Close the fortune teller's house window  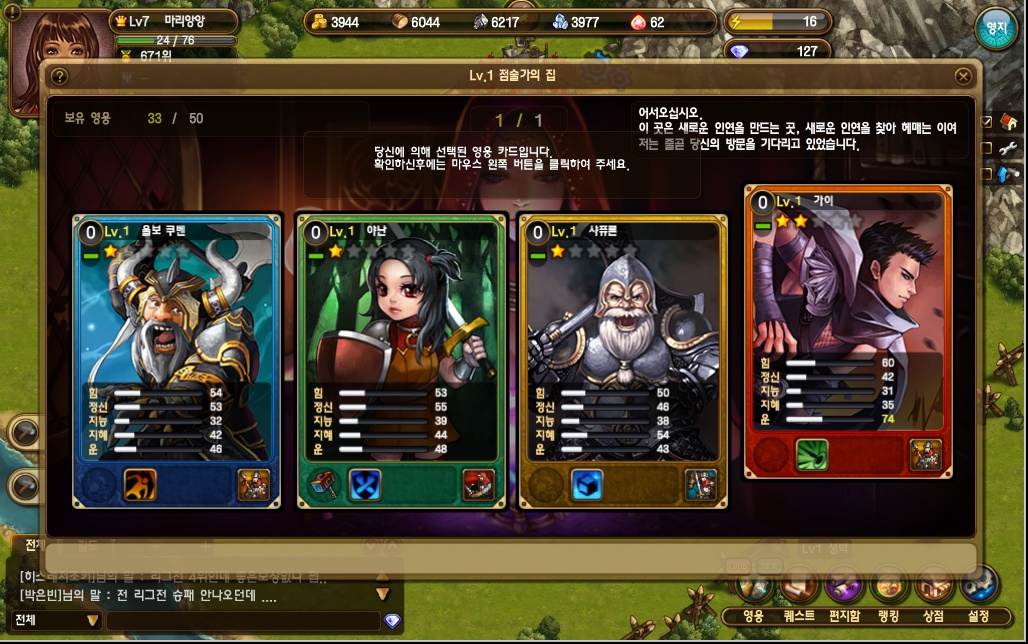coord(963,76)
